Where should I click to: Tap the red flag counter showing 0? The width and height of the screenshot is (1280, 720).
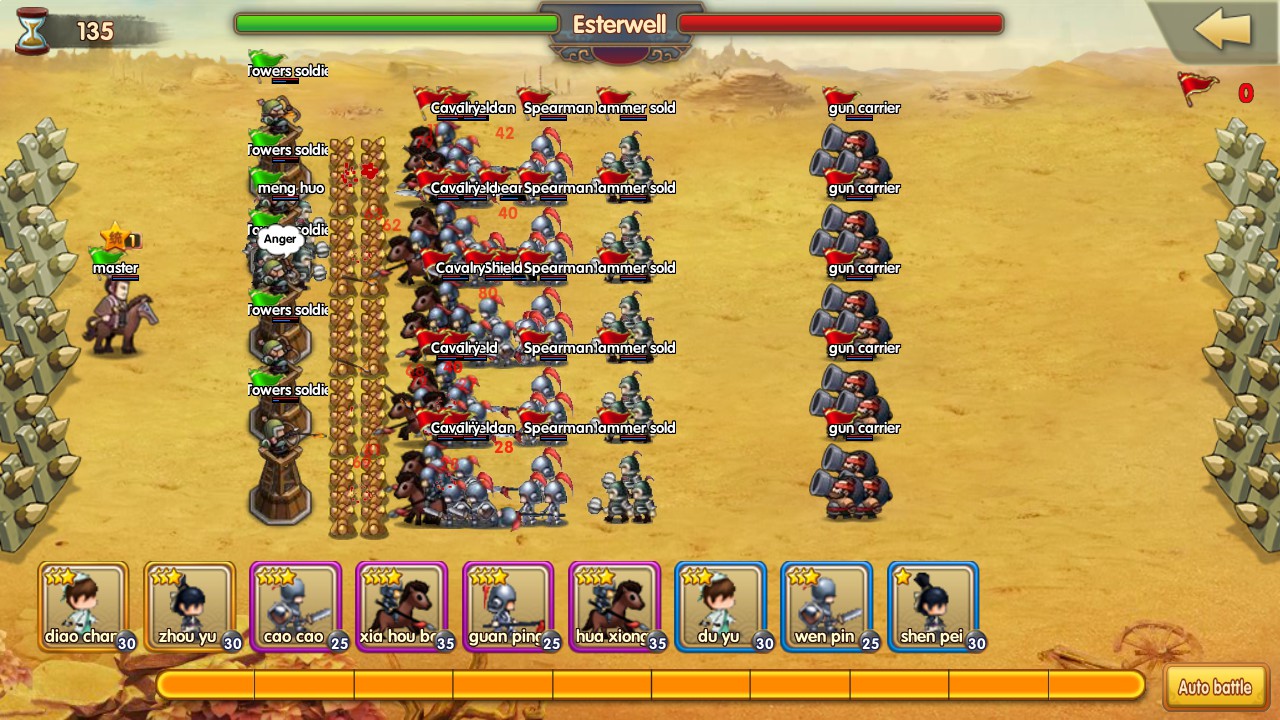tap(1246, 93)
